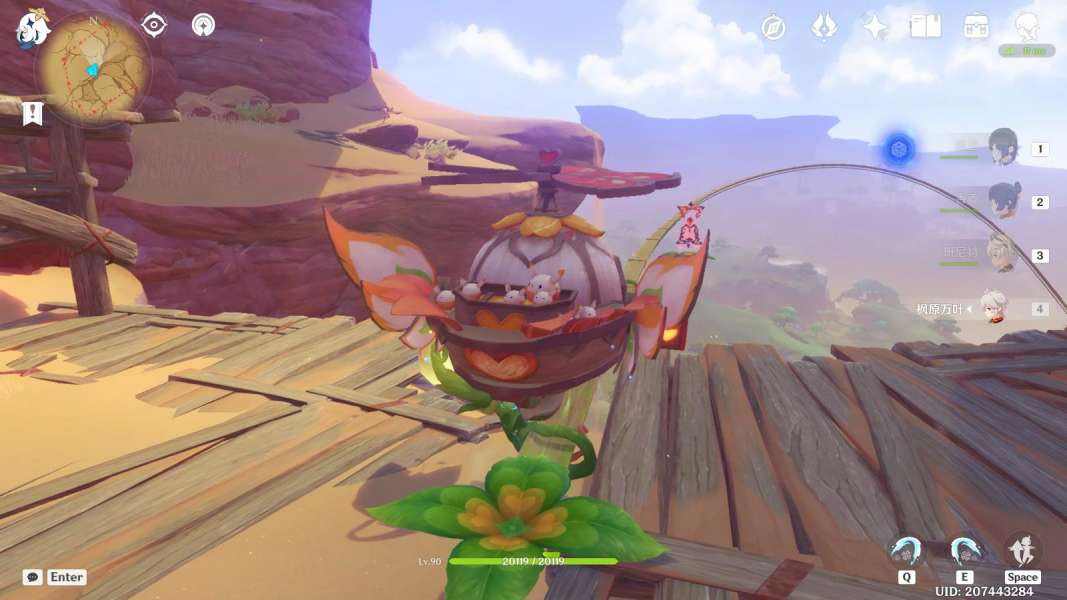Open the compass events icon

tap(773, 27)
